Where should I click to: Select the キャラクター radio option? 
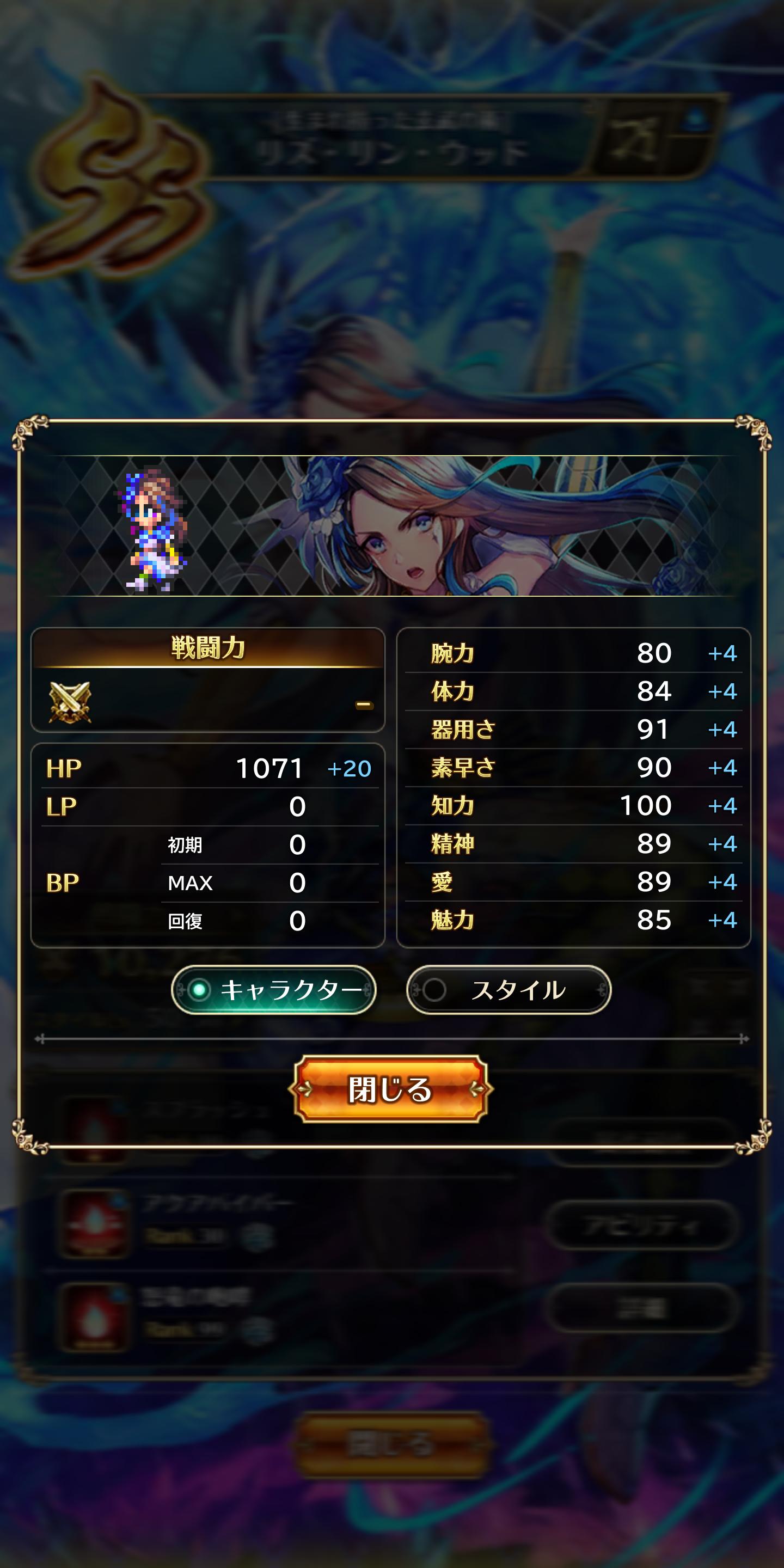click(x=273, y=990)
